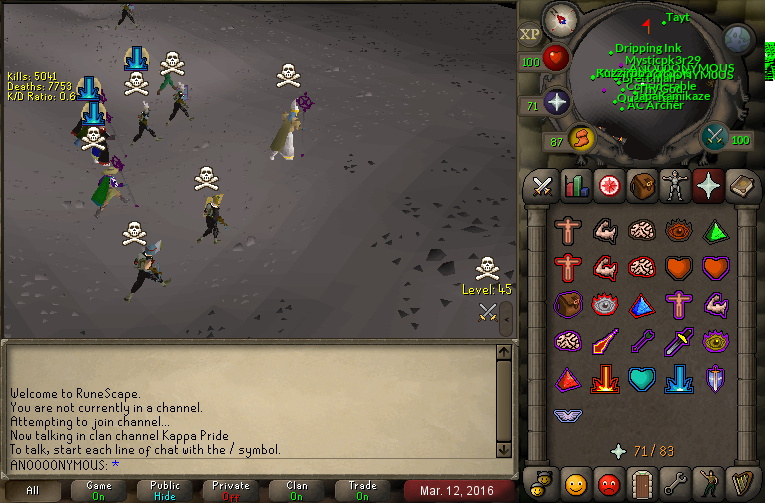775x504 pixels.
Task: Select the Public chat filter button
Action: tap(165, 490)
